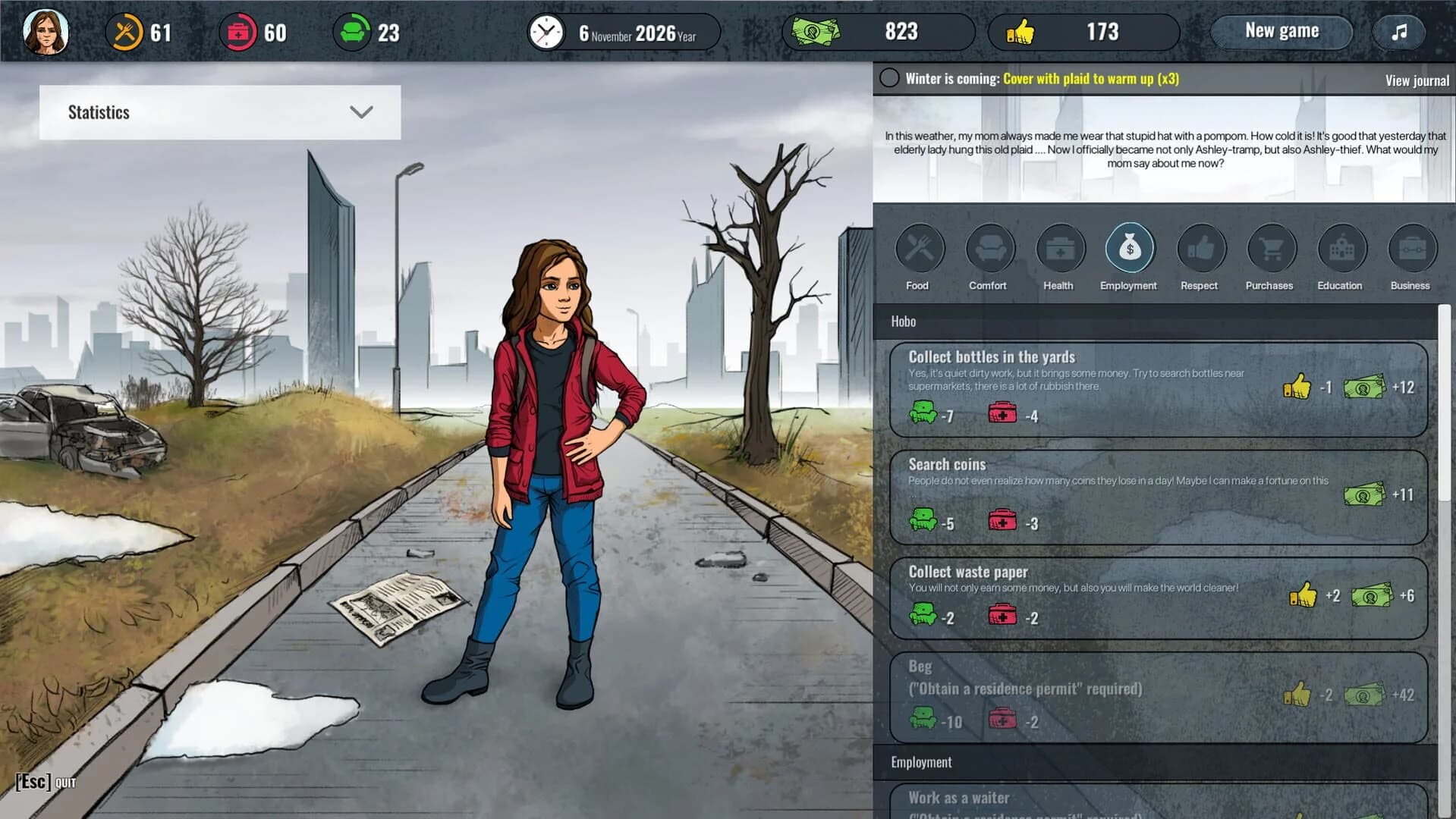Screen dimensions: 1456x819
Task: Open the Respect thumbs-up icon
Action: 1199,248
